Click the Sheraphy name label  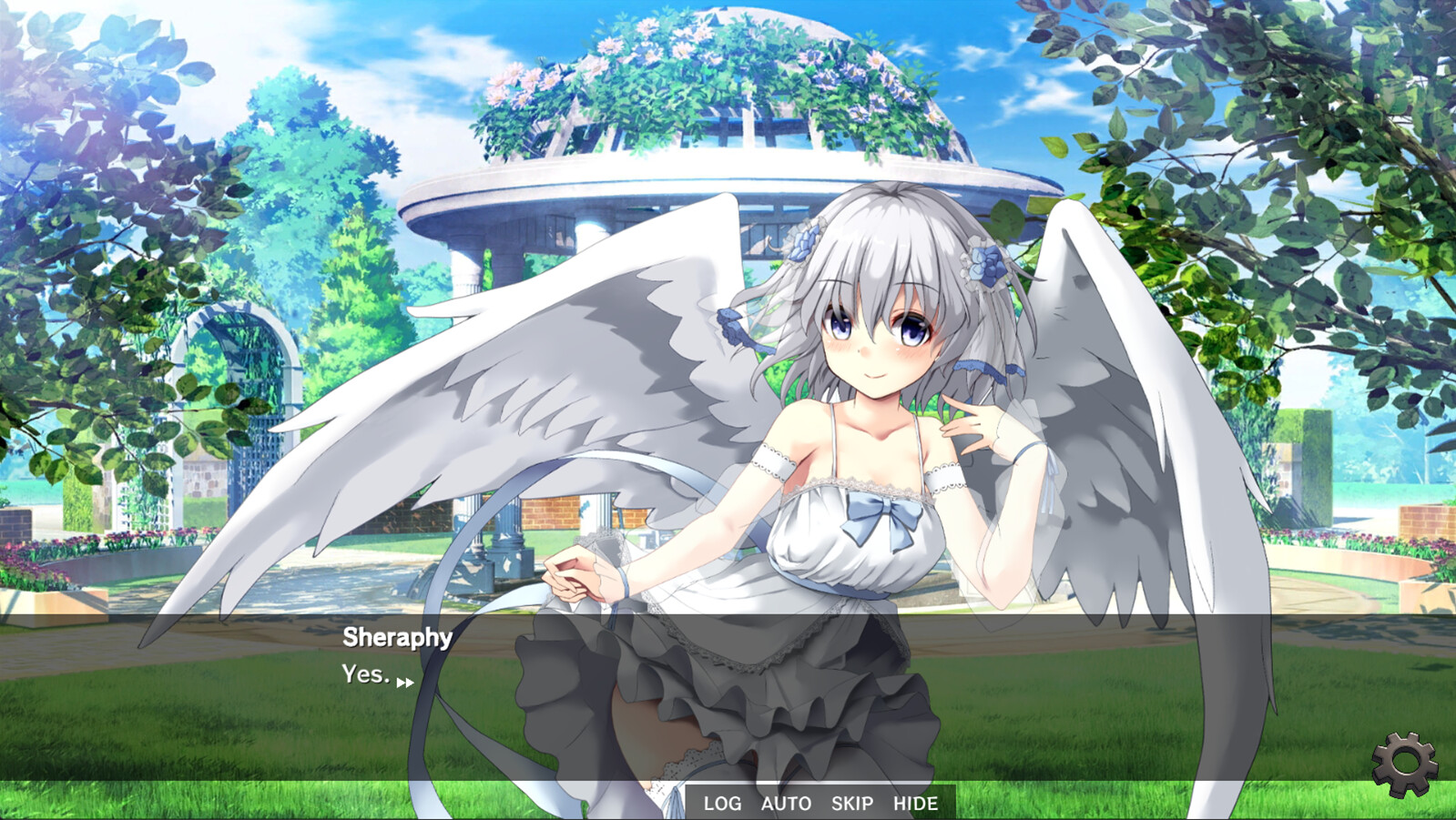point(395,640)
